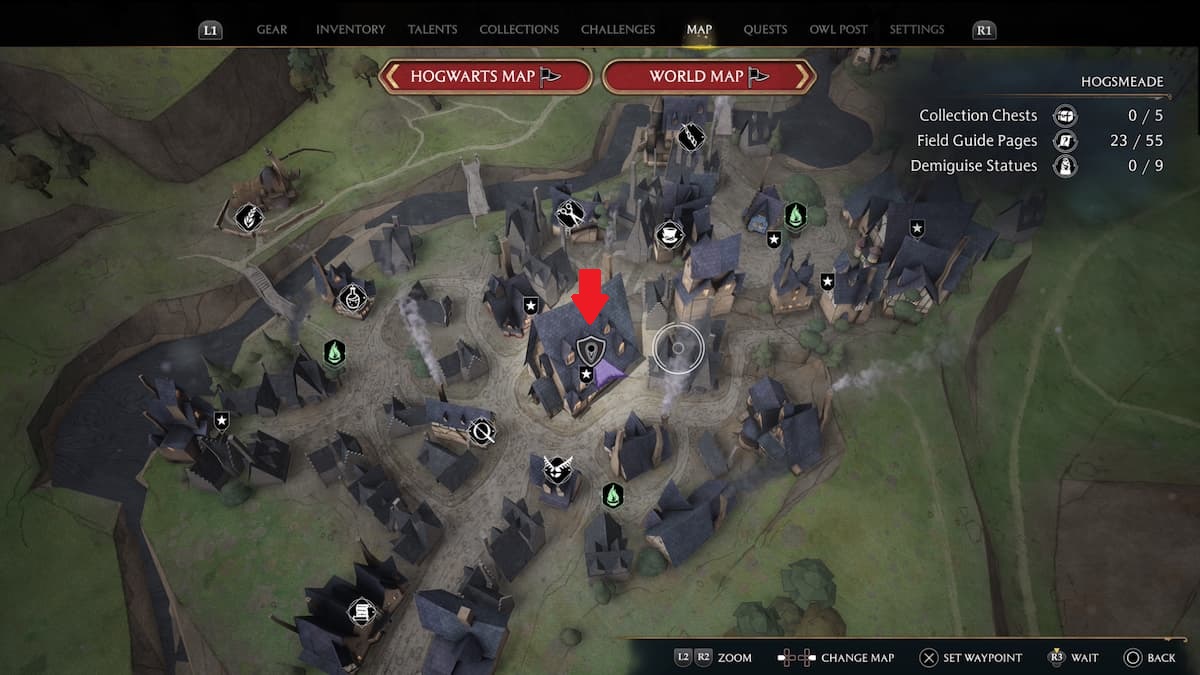The height and width of the screenshot is (675, 1200).
Task: Select the shield marker under red arrow
Action: (x=591, y=350)
